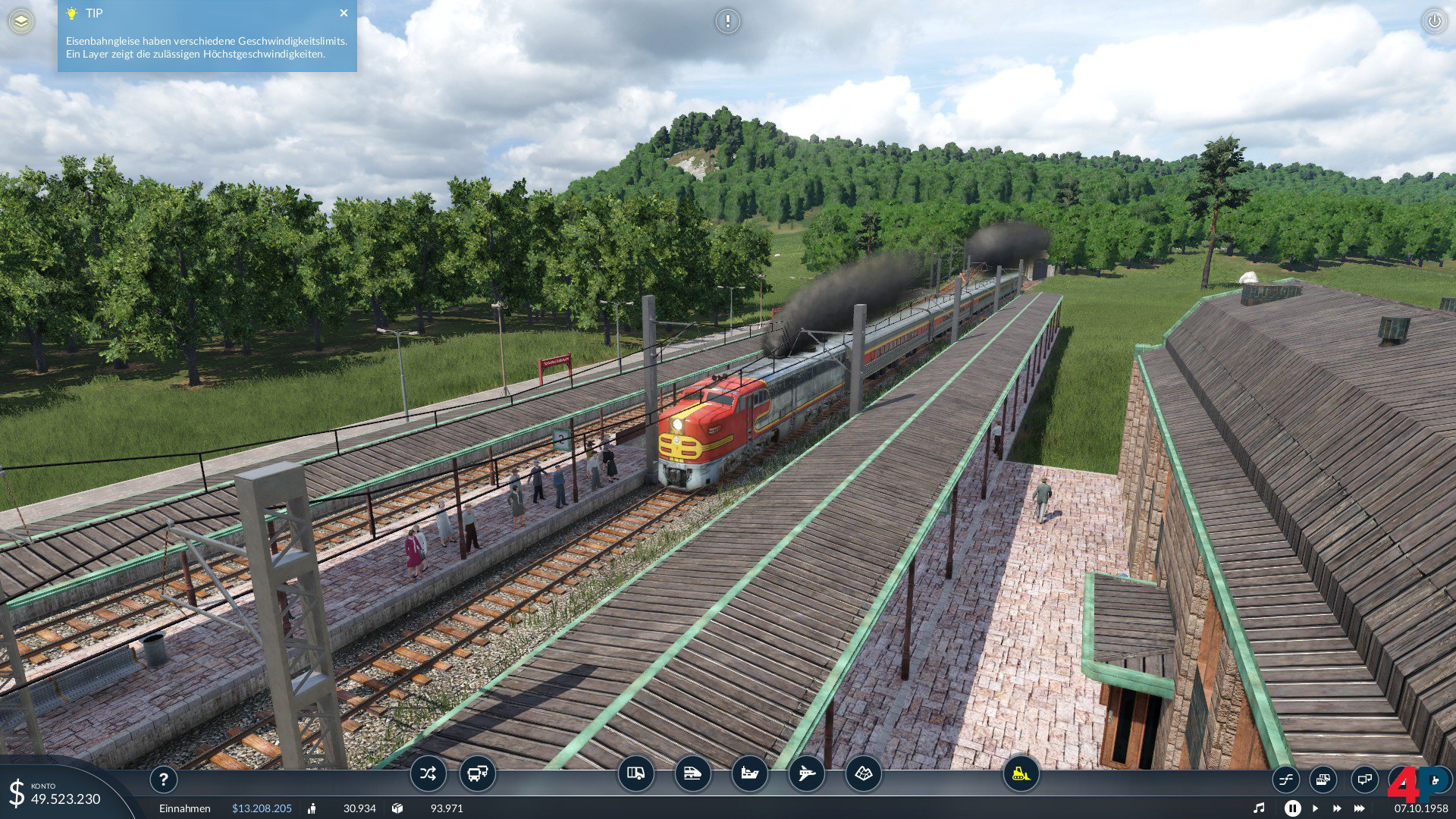The image size is (1456, 819).
Task: Close the TIP notification box
Action: [x=344, y=13]
